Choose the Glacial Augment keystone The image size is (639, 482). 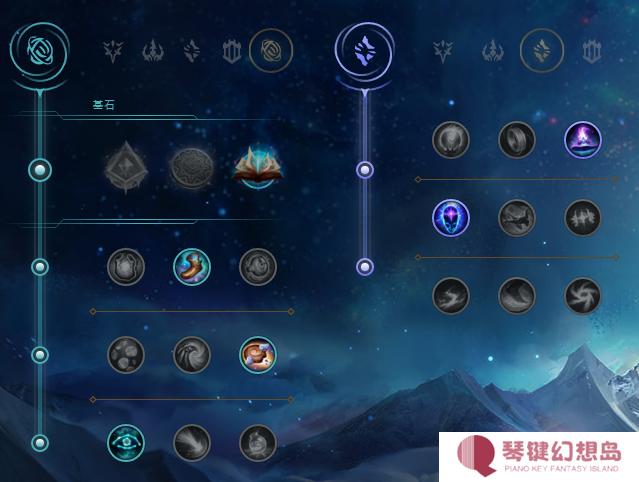(x=126, y=168)
